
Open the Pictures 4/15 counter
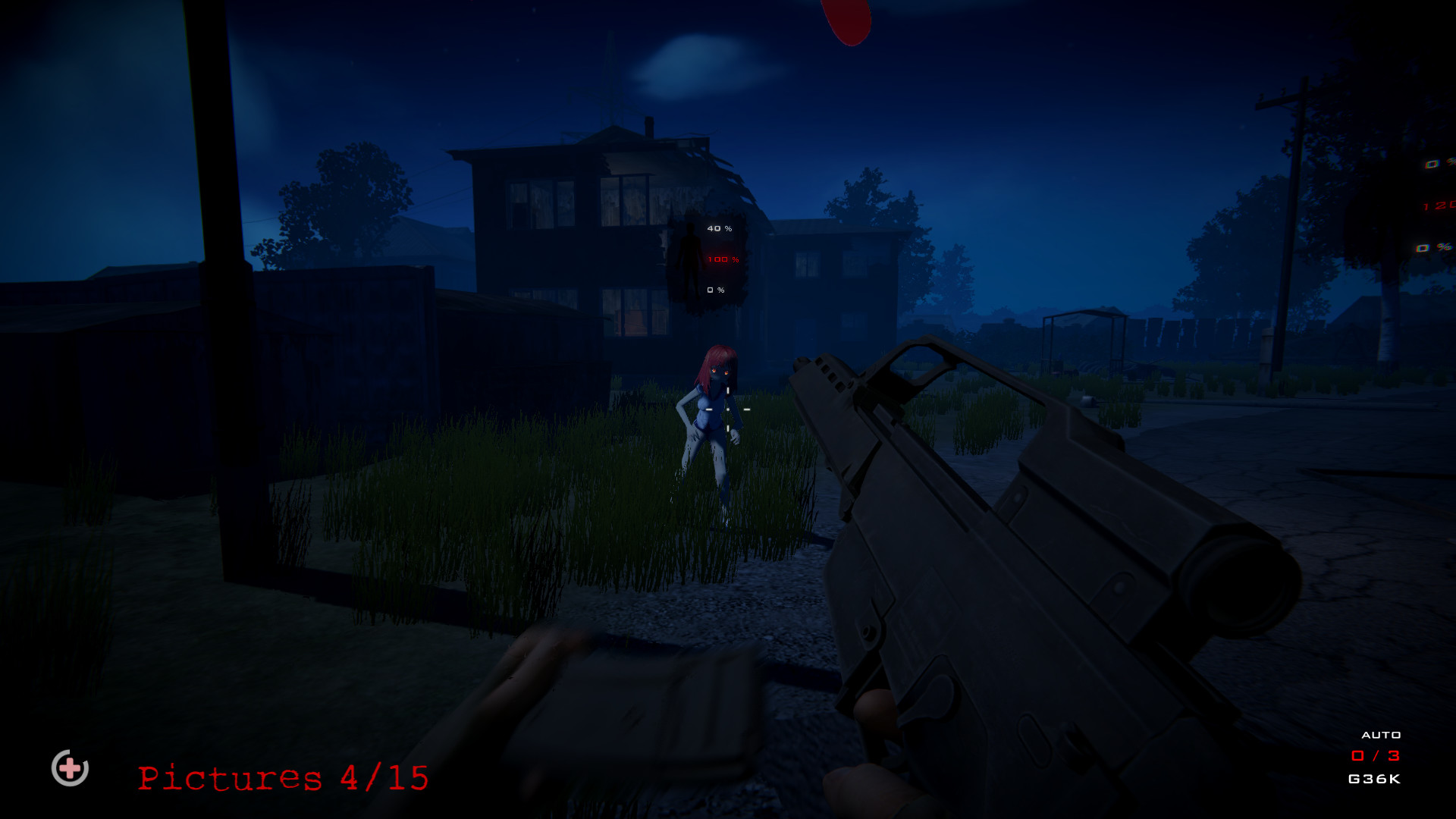coord(282,777)
